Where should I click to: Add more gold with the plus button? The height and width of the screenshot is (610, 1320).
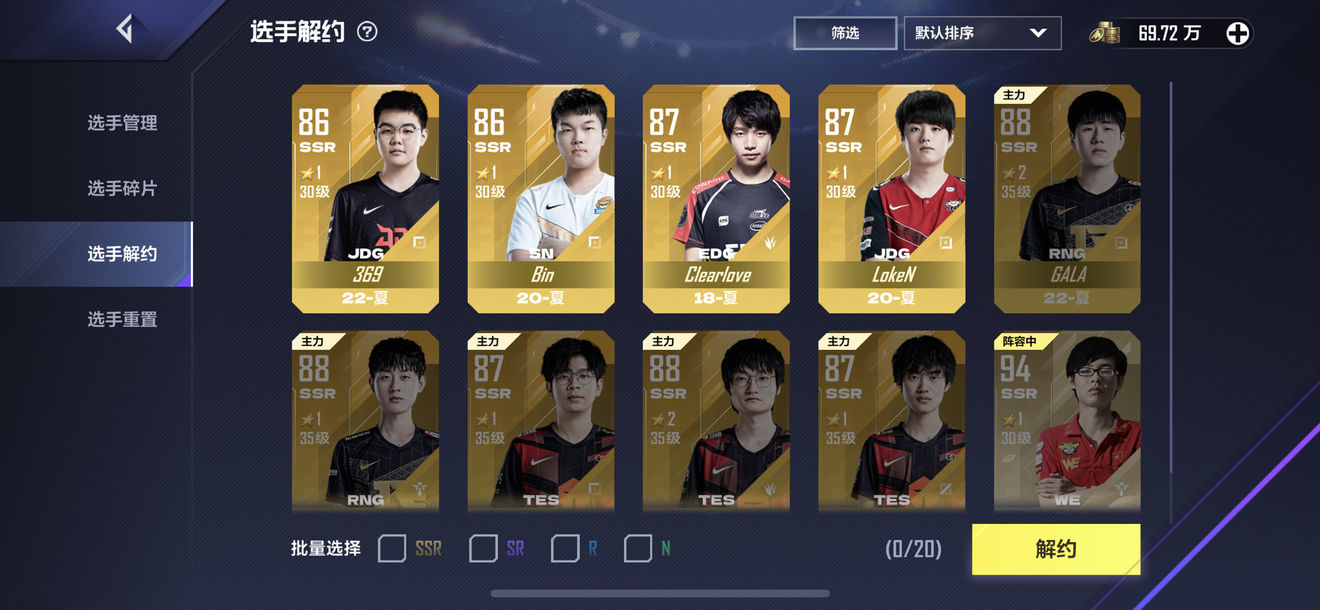[1237, 33]
